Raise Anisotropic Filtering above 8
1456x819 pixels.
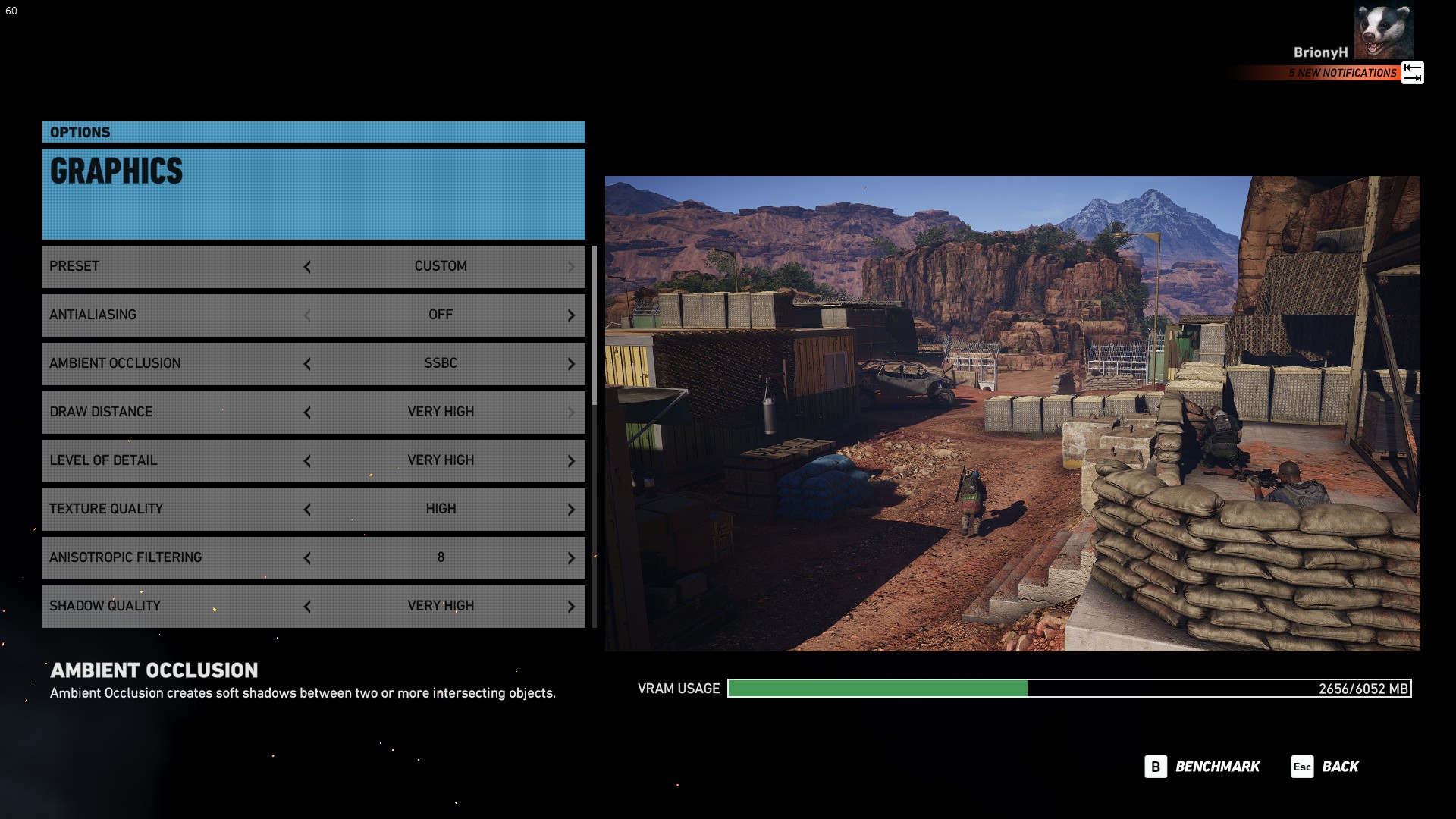tap(571, 558)
